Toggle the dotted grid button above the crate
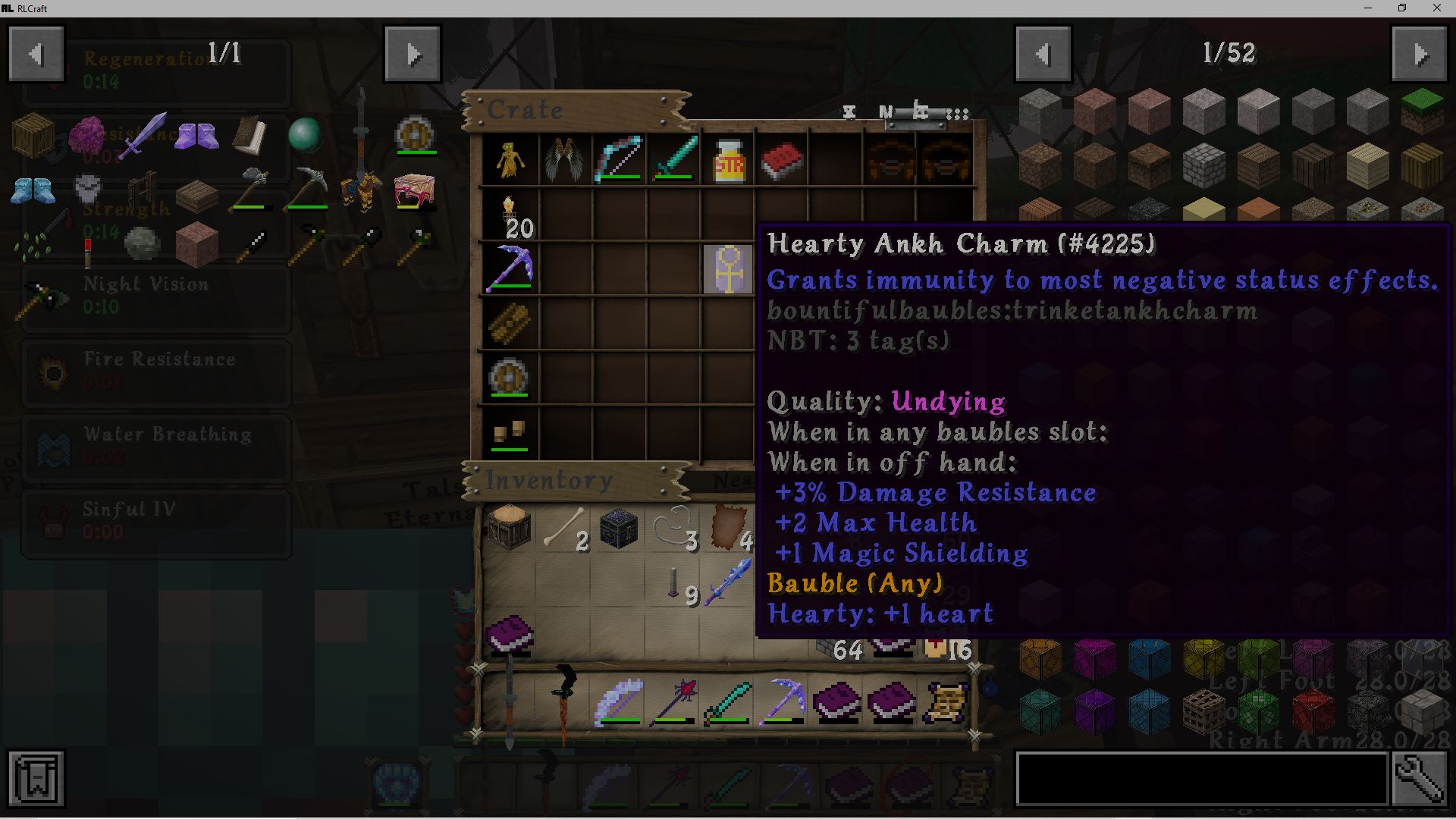The width and height of the screenshot is (1456, 819). (957, 115)
